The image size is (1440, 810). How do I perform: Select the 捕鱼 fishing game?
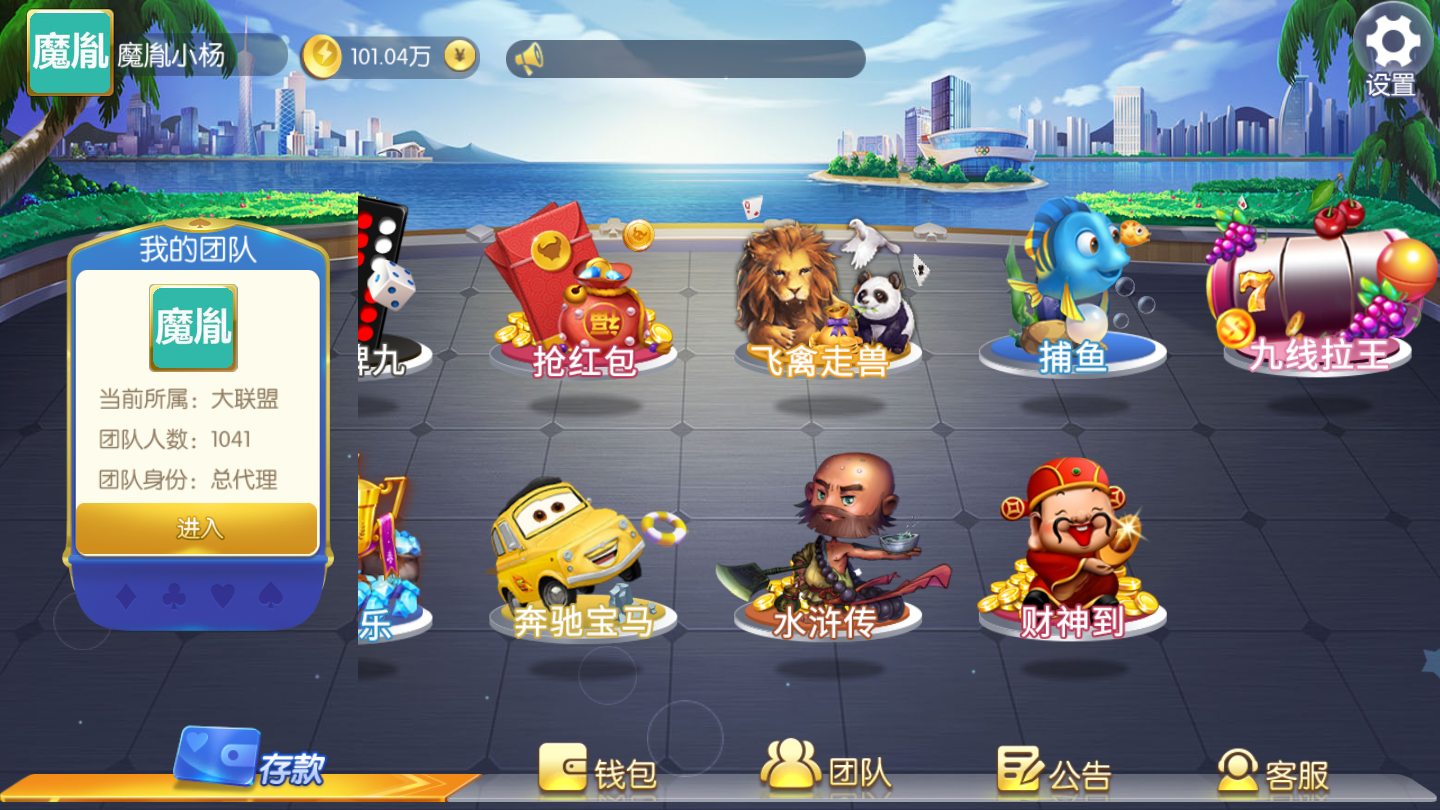point(1072,290)
